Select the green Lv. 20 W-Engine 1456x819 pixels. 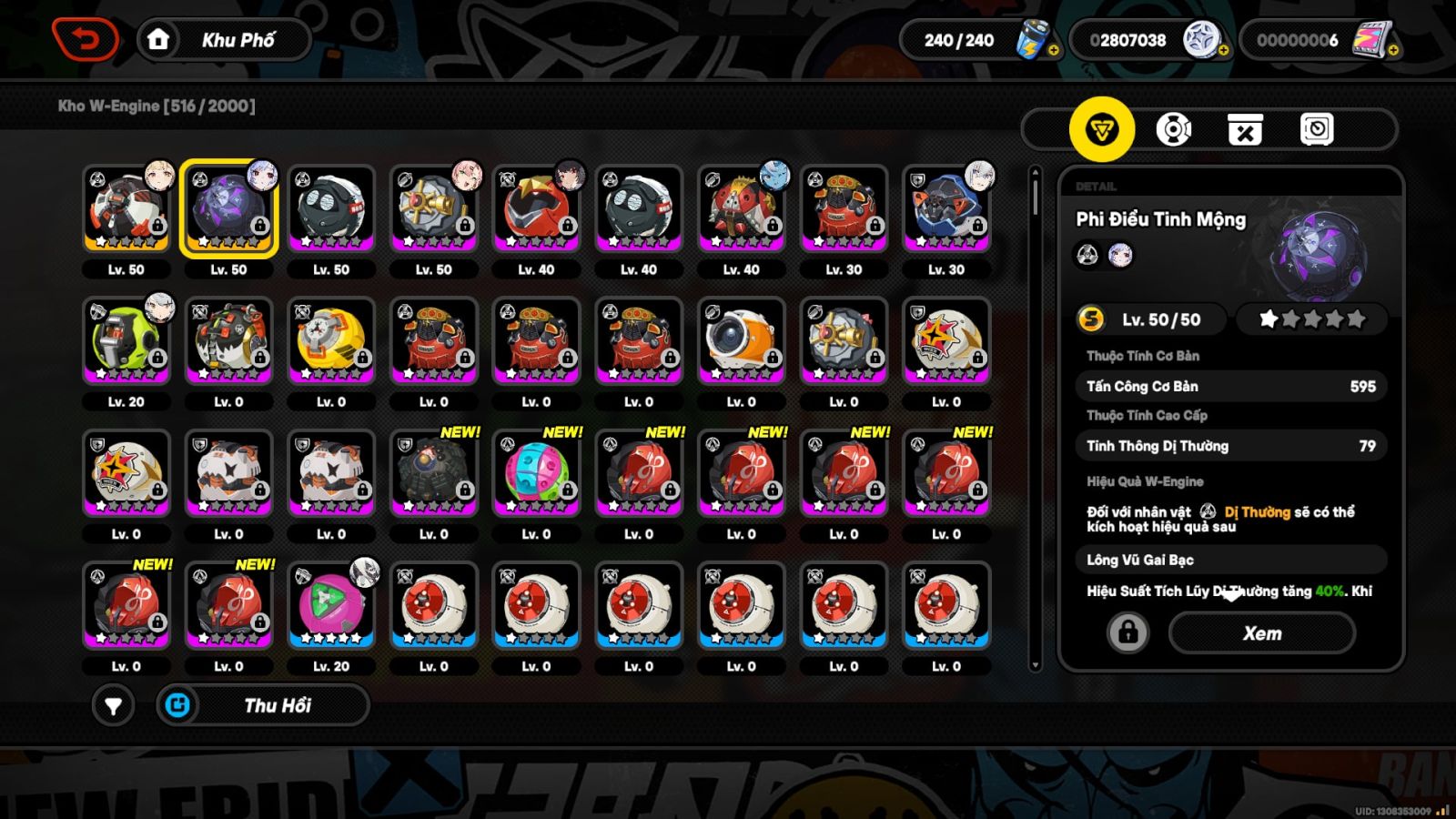126,340
